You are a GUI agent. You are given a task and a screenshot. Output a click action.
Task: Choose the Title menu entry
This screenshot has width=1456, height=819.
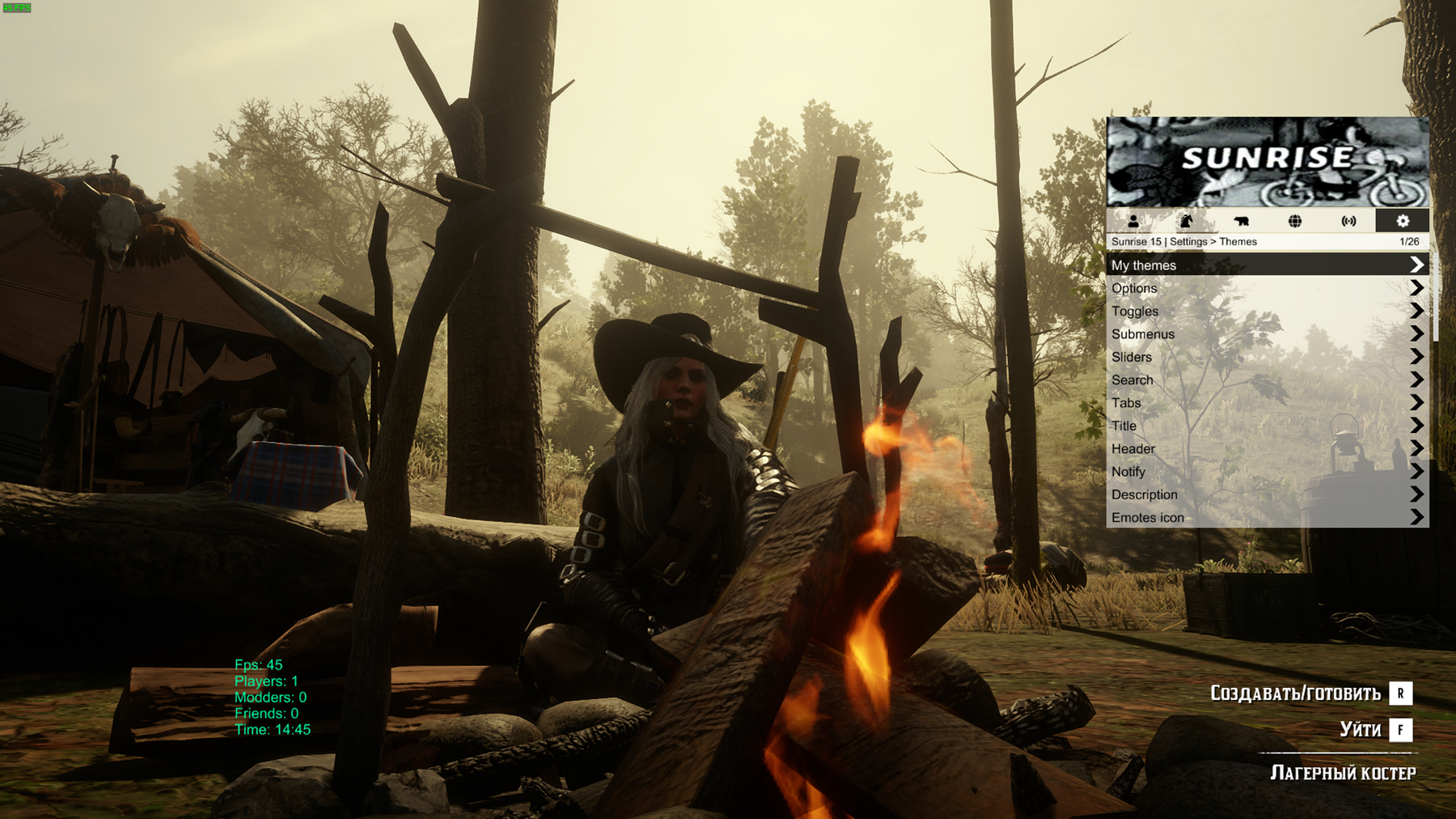1267,426
